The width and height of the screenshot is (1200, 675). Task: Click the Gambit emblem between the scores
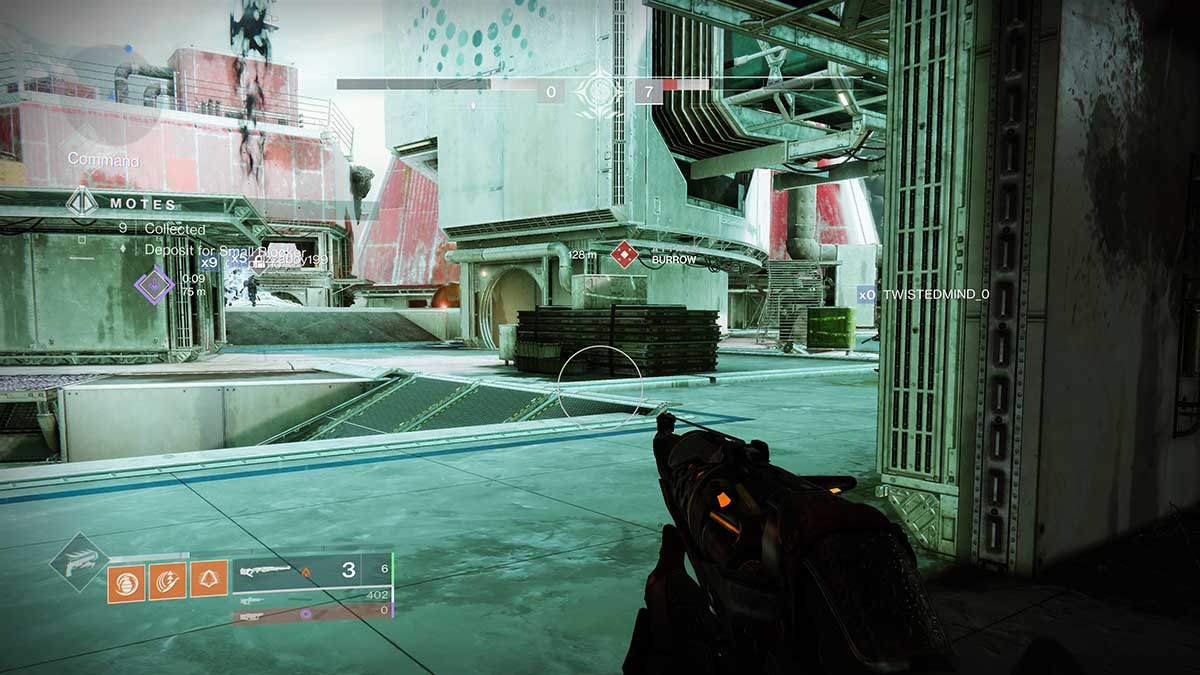point(599,93)
